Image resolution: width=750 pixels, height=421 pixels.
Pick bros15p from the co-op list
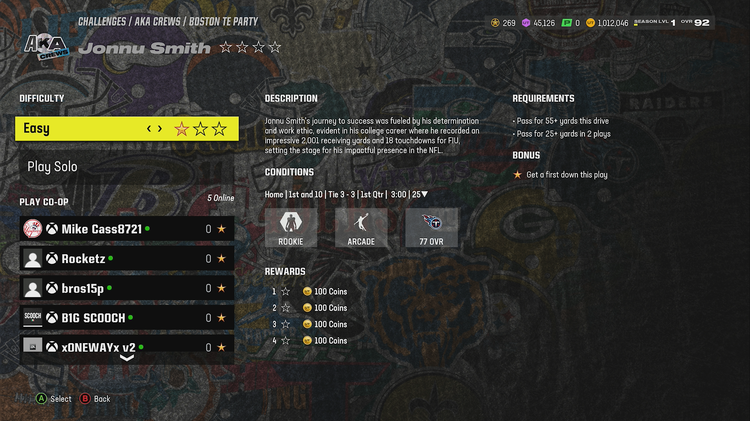click(127, 288)
